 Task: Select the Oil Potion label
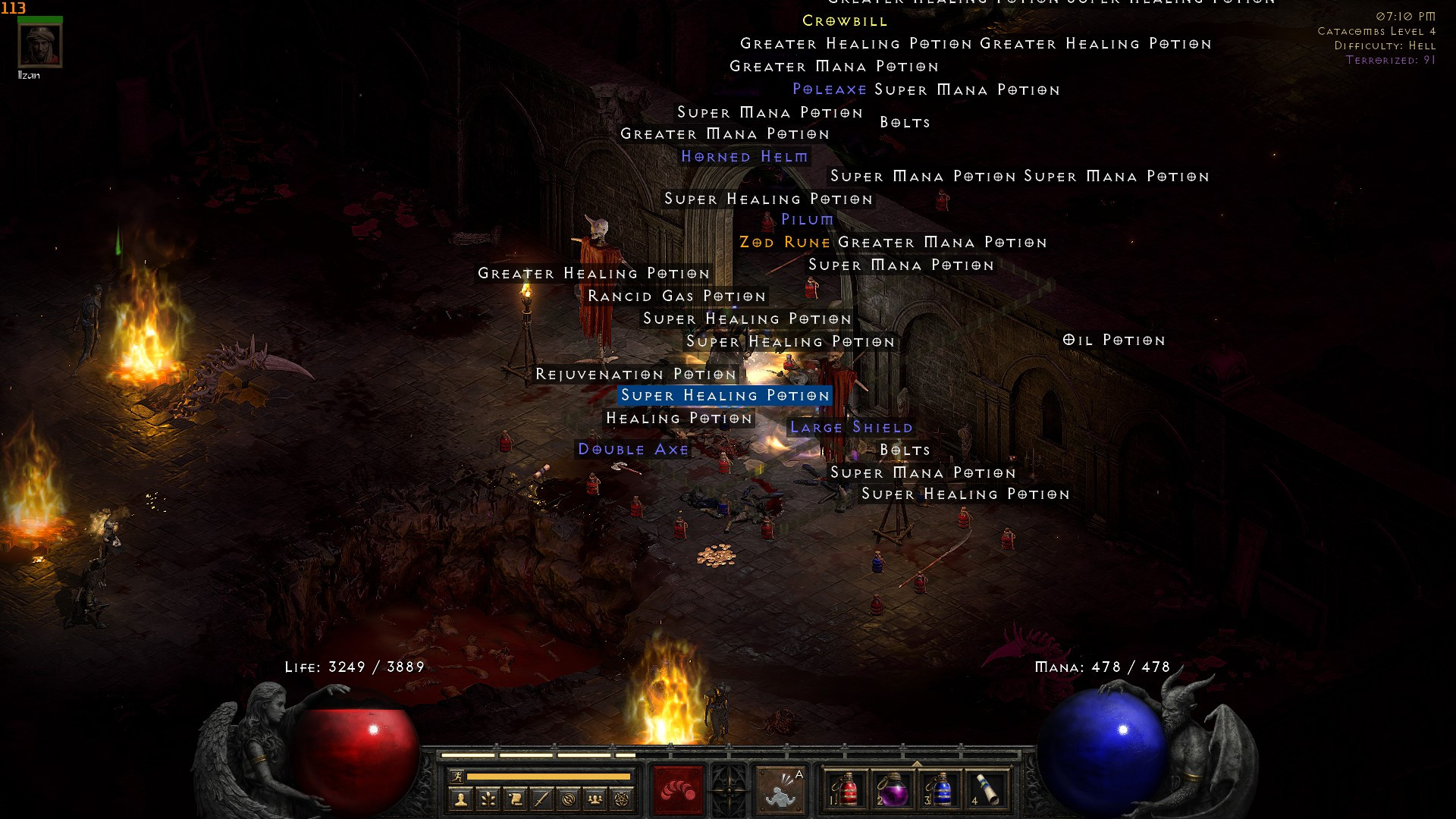[x=1113, y=340]
